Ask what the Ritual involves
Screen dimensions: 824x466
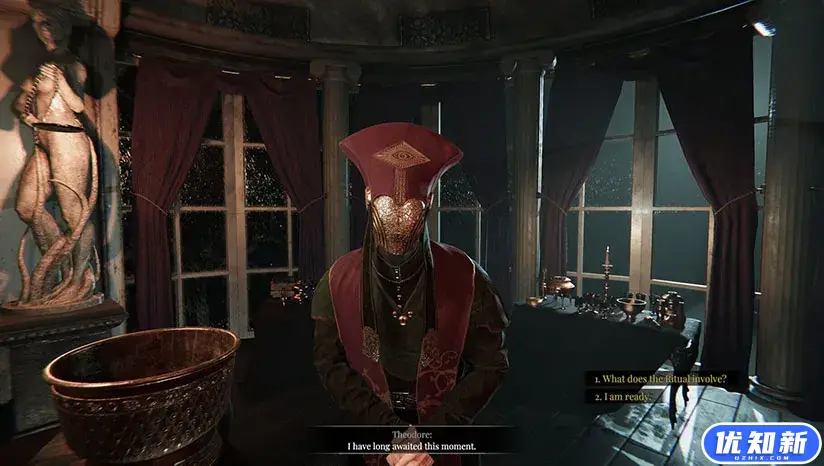(x=657, y=379)
